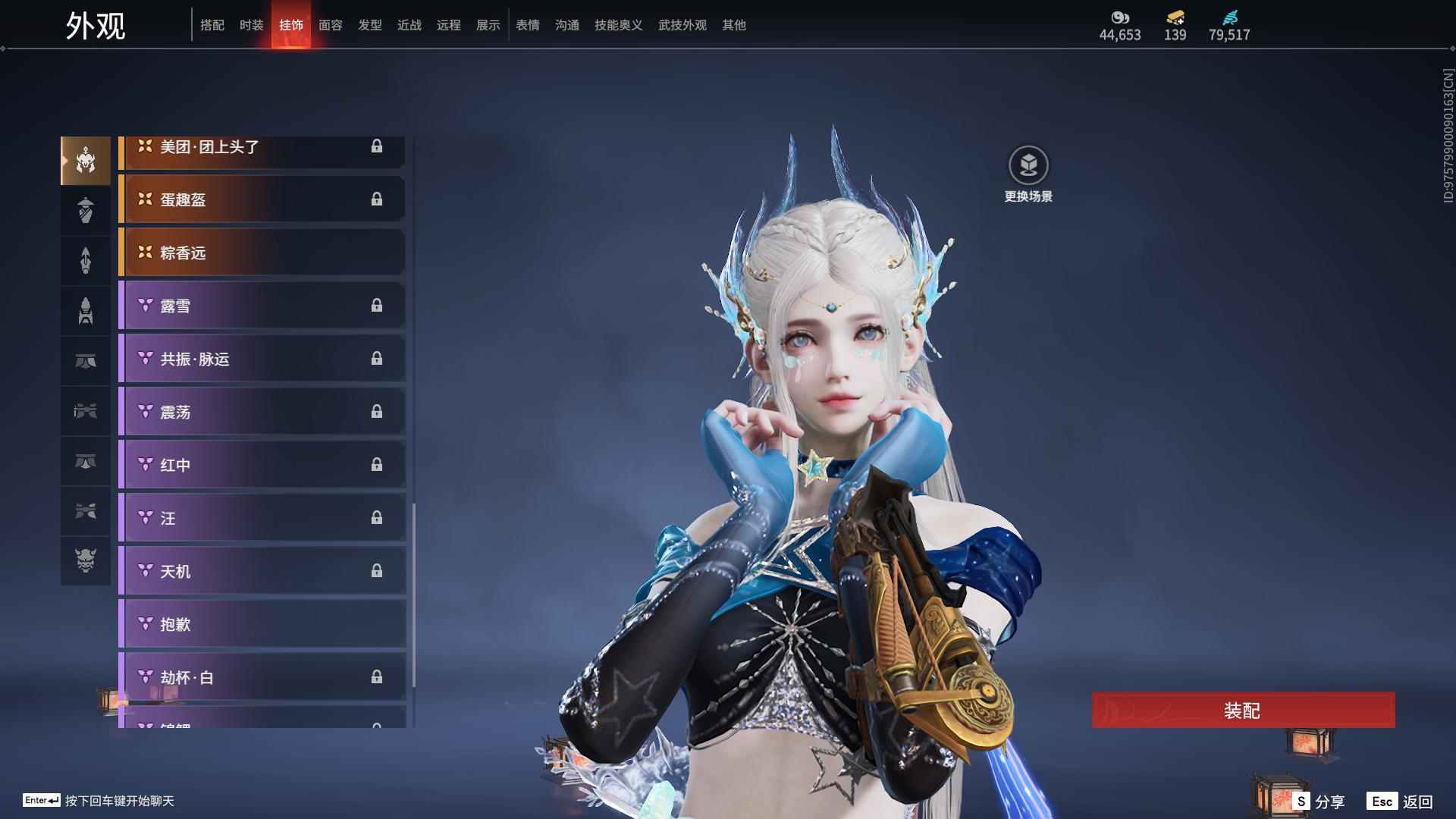Screen dimensions: 1456x819
Task: Select the 技能奥义 tab
Action: pos(619,25)
